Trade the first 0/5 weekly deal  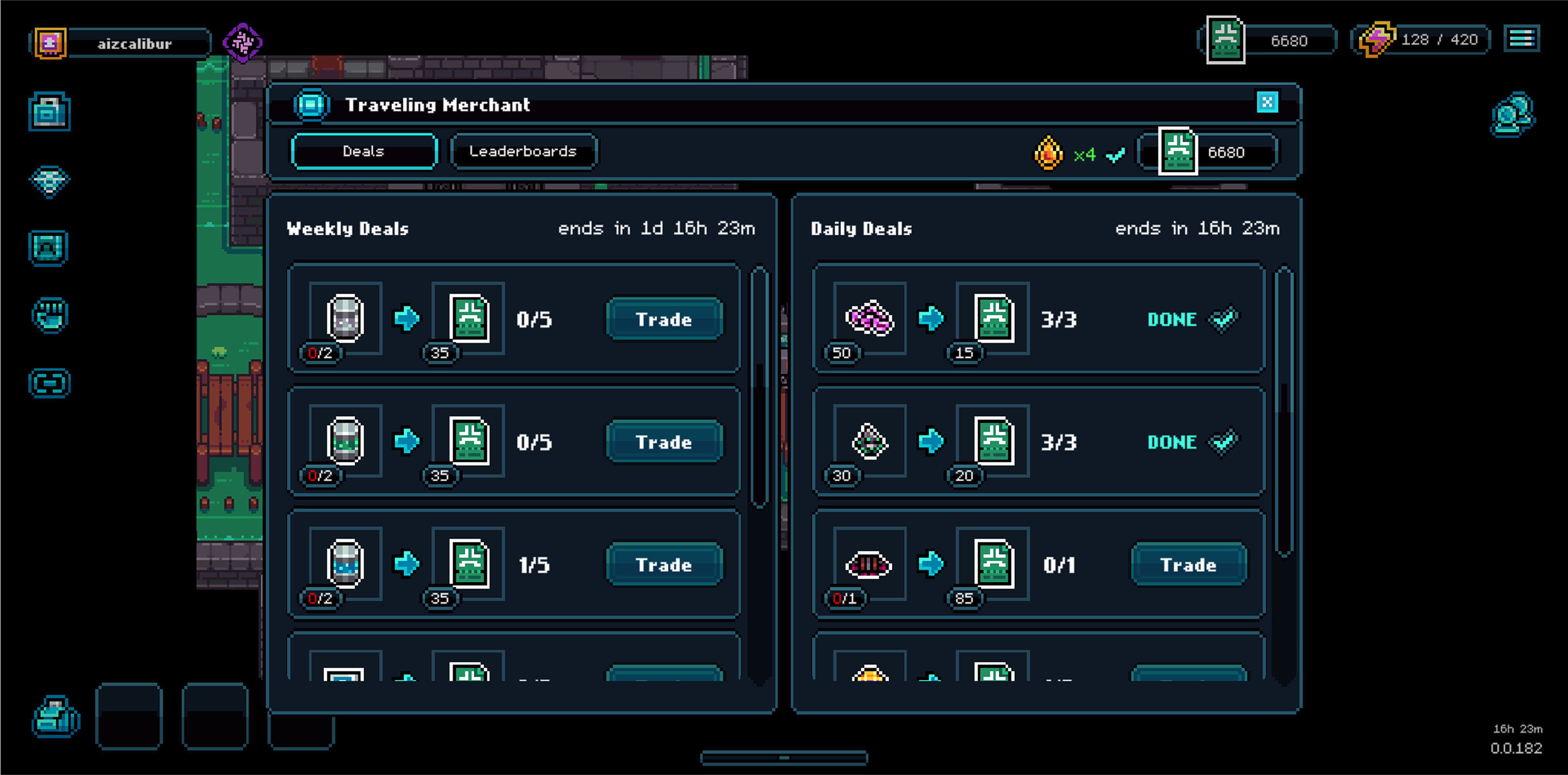point(664,319)
